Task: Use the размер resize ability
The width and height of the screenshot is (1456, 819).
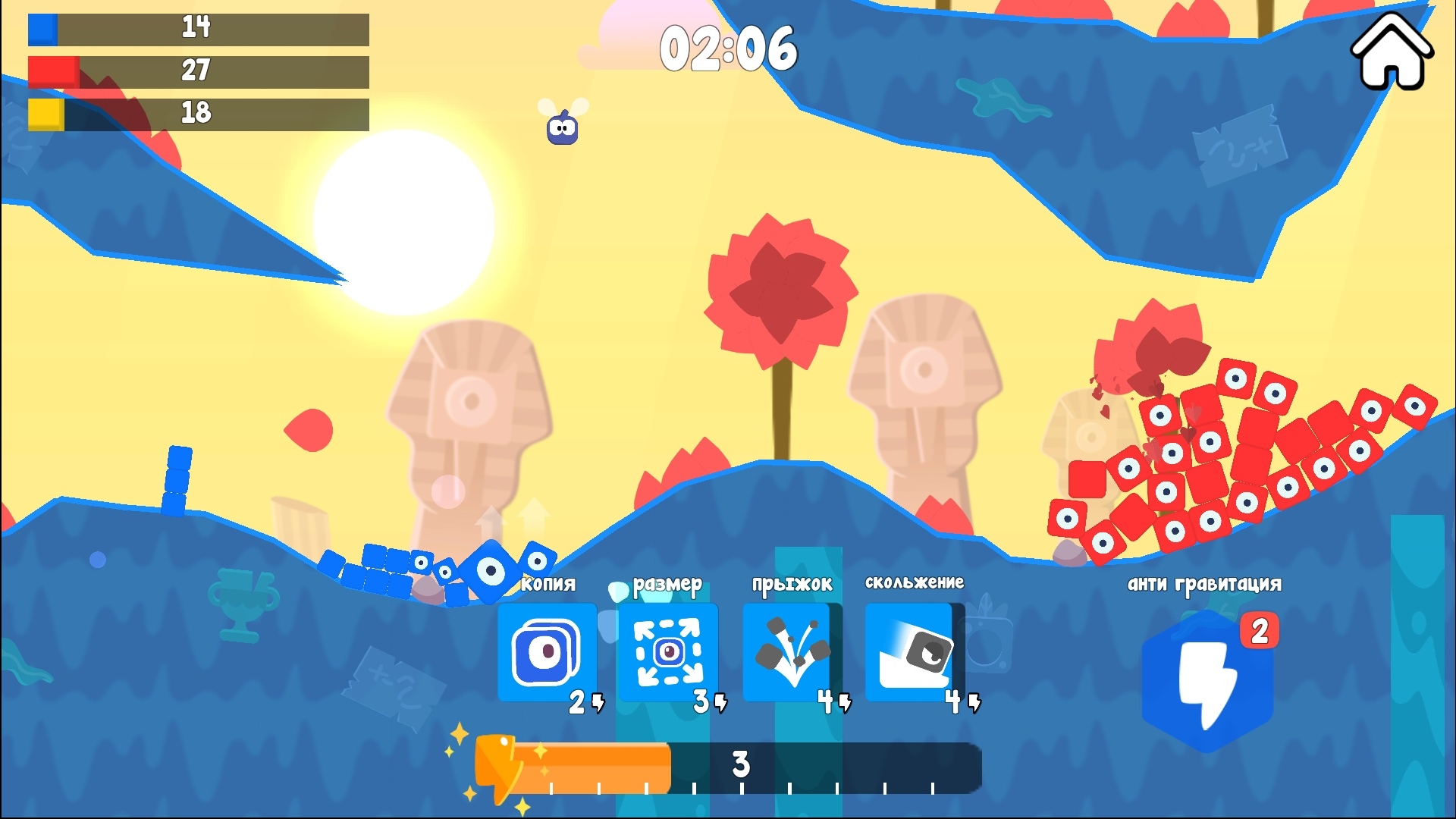Action: tap(668, 654)
